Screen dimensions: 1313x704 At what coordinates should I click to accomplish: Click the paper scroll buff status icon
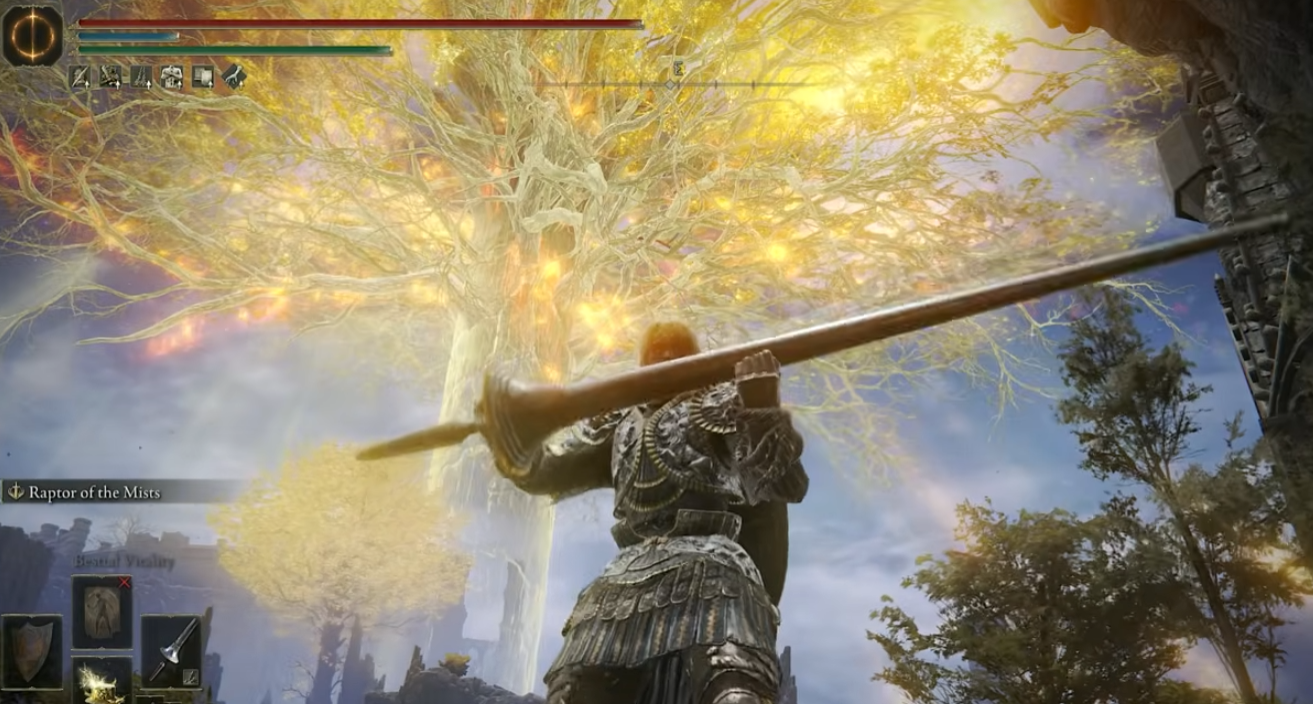coord(203,77)
